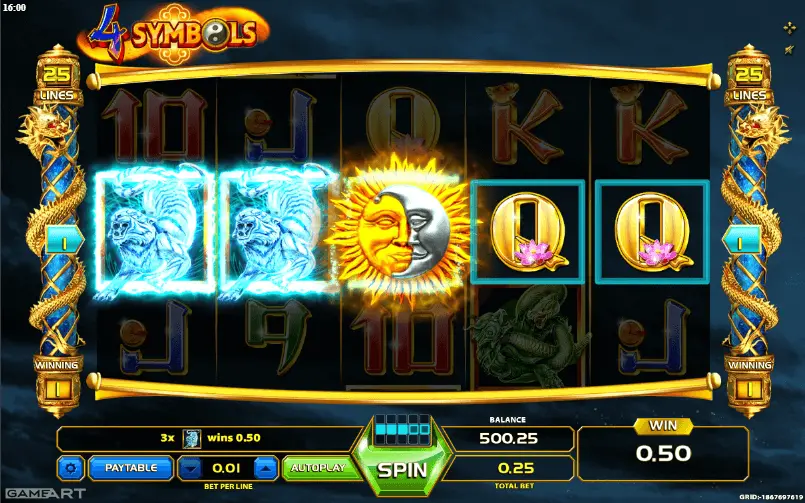The width and height of the screenshot is (805, 503).
Task: Open the blue gear settings
Action: [x=72, y=467]
